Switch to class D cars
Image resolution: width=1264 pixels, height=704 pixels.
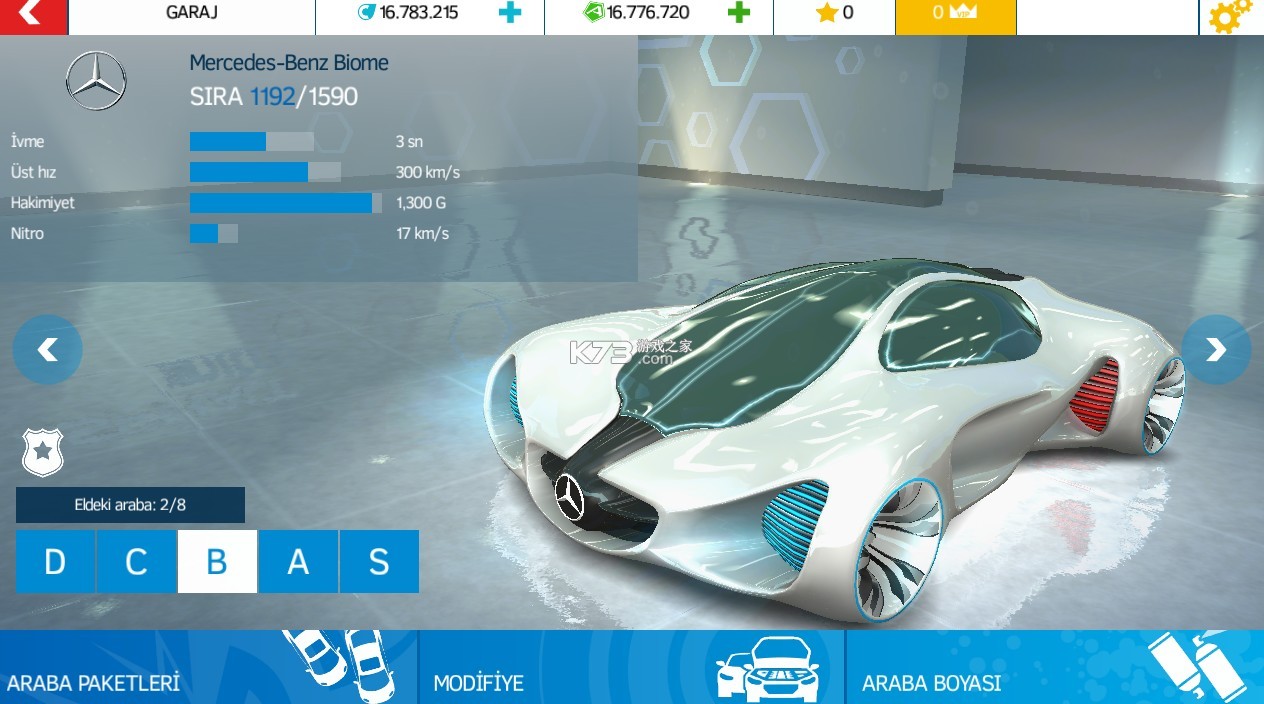click(55, 562)
